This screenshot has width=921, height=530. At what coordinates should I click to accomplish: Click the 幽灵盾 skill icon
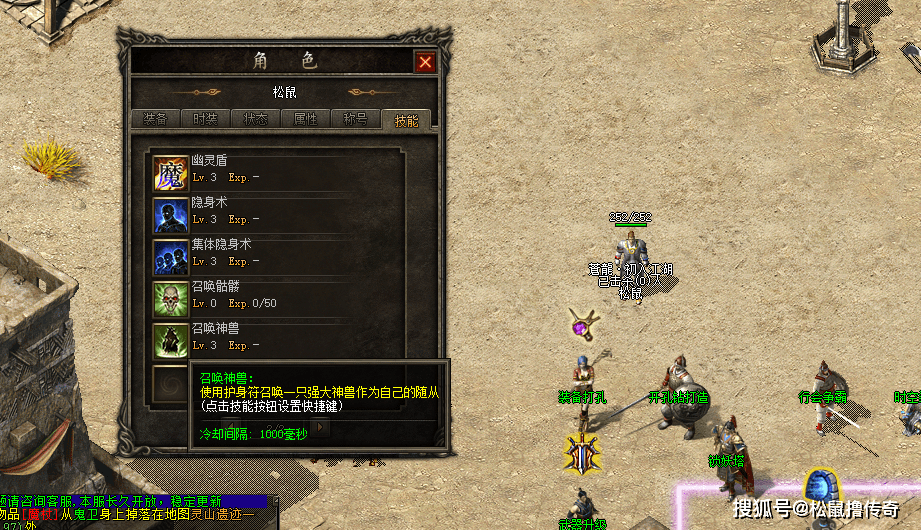point(170,173)
